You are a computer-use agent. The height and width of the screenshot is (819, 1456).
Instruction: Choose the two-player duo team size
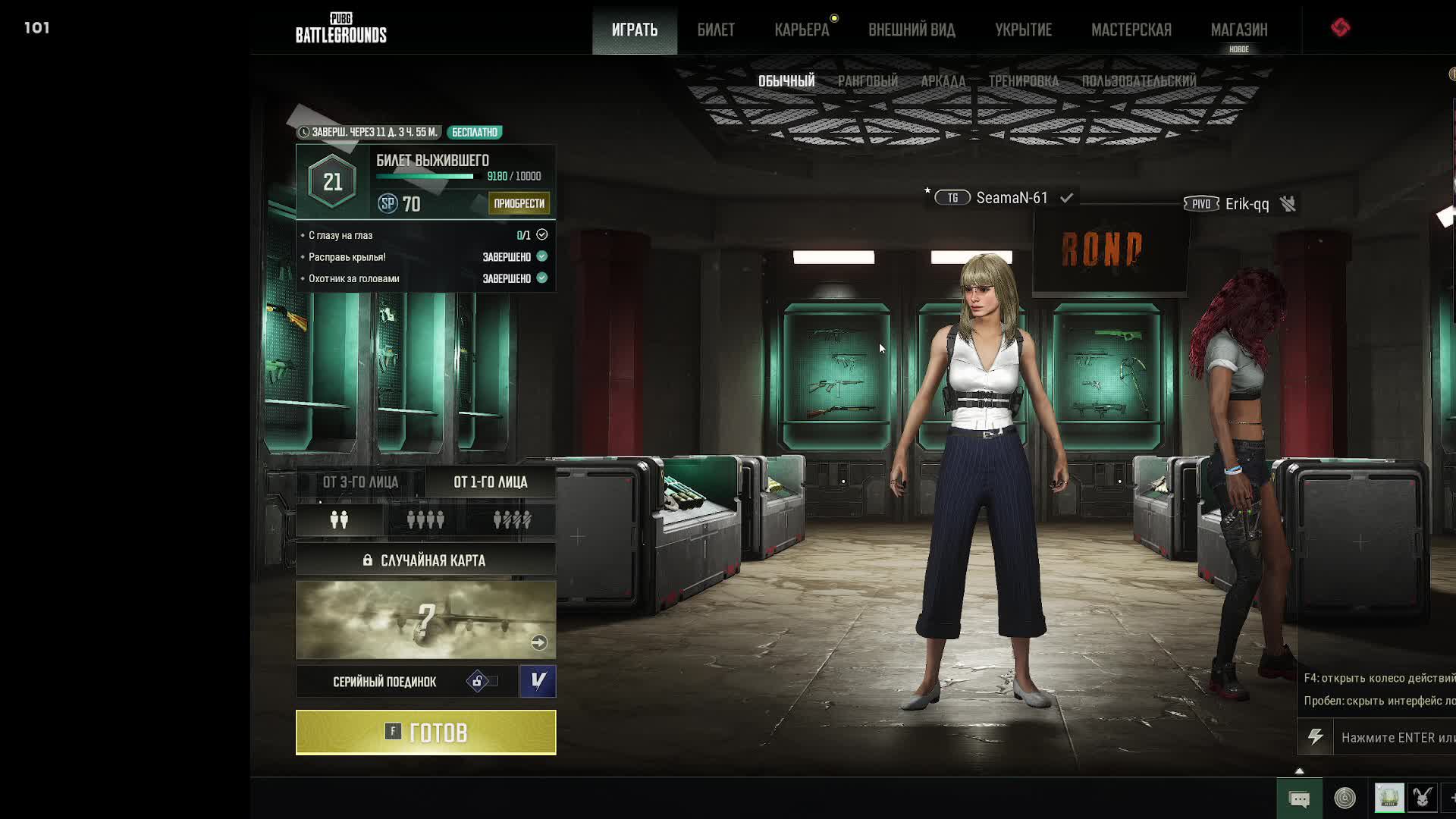point(339,520)
